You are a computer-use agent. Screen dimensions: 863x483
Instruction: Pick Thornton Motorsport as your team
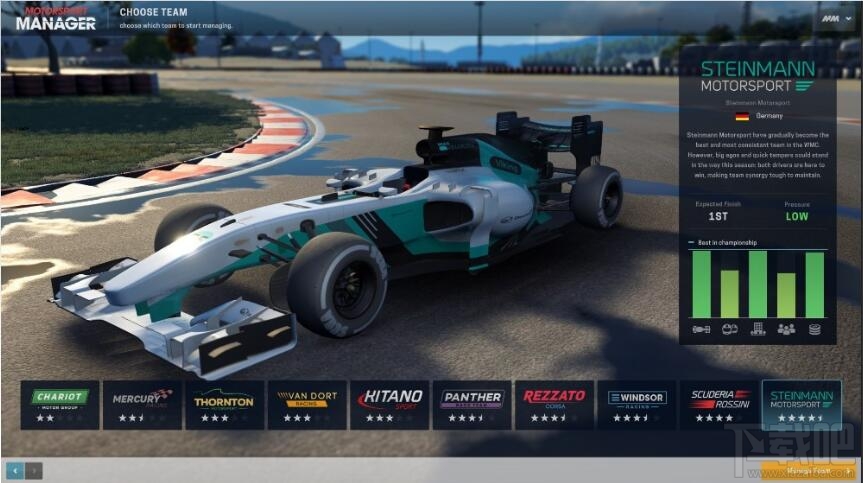(x=224, y=404)
